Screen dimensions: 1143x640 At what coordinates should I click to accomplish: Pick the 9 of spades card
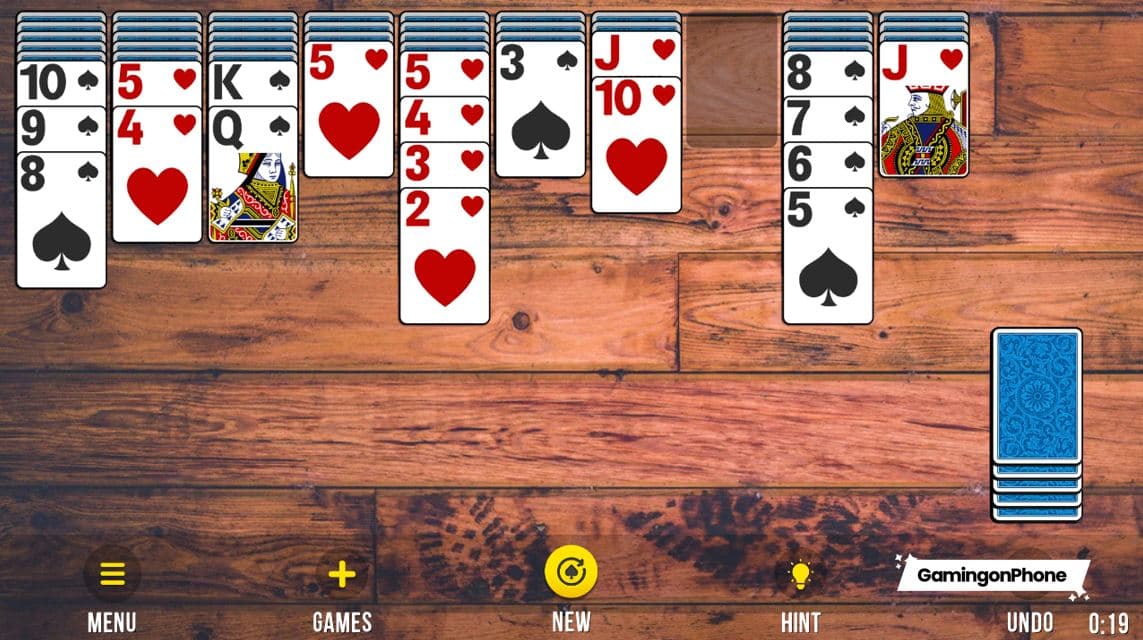click(x=61, y=129)
